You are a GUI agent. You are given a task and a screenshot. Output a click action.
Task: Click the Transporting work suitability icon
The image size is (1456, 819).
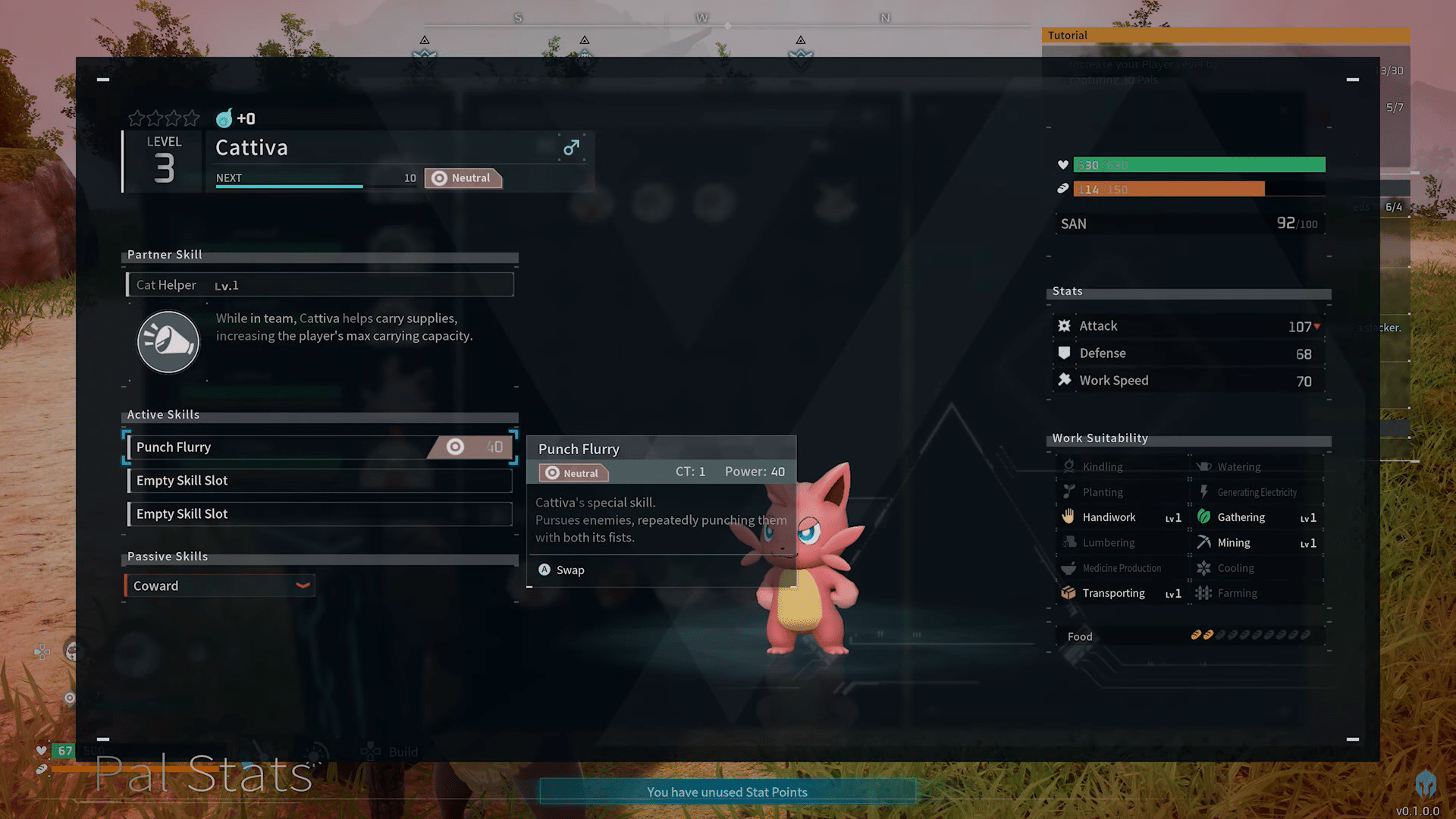tap(1068, 592)
